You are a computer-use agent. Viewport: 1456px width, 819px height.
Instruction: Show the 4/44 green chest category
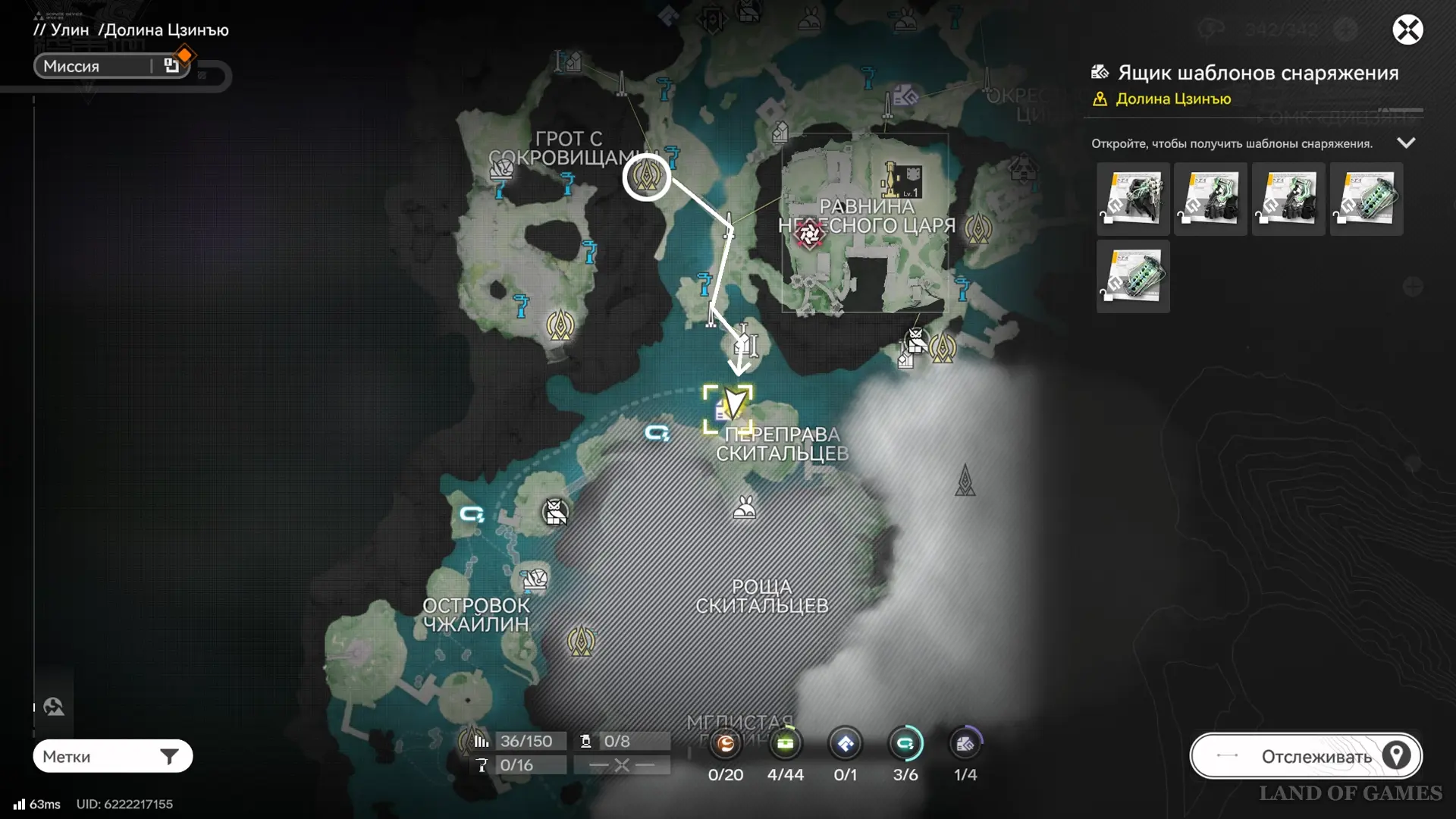pyautogui.click(x=785, y=745)
